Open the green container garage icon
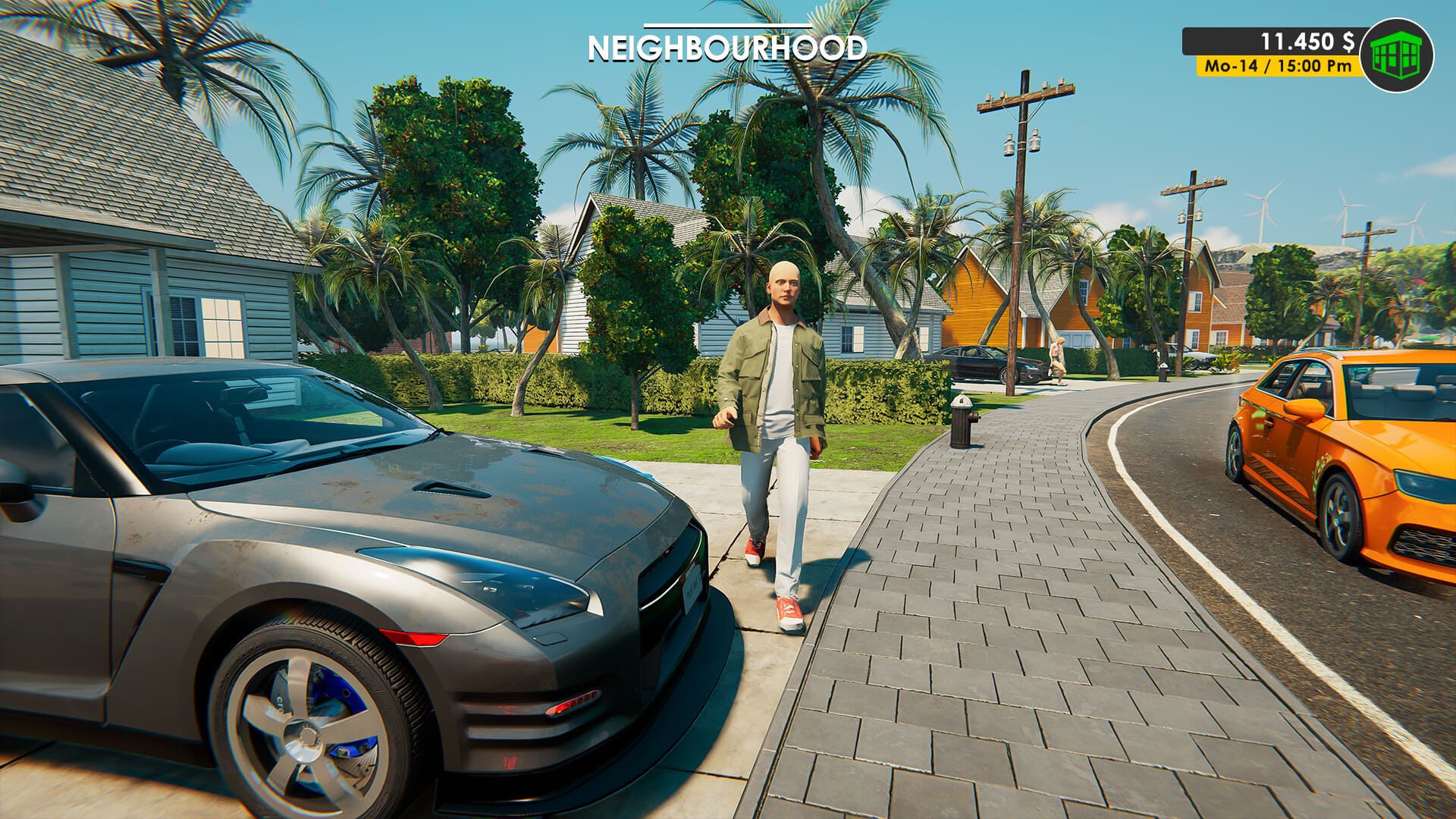The height and width of the screenshot is (819, 1456). click(x=1396, y=55)
